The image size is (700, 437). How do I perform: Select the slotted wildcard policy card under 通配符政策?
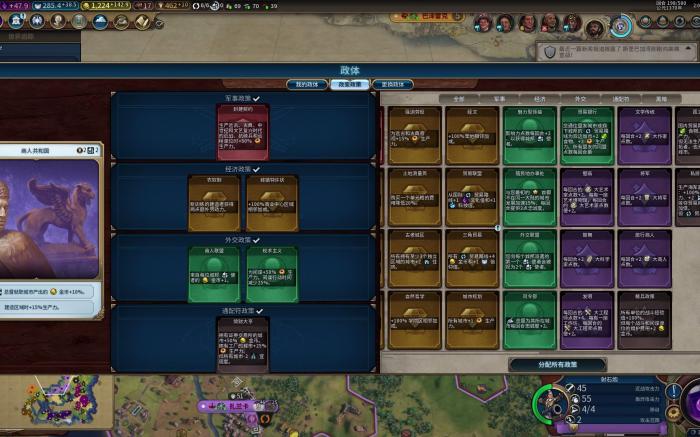coord(242,345)
